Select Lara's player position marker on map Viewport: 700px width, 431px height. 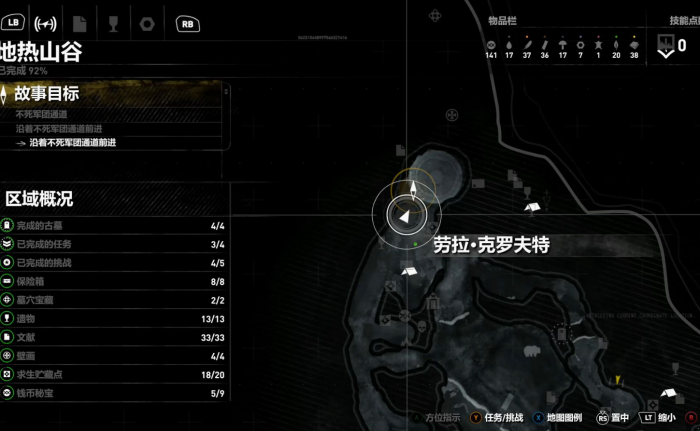click(404, 213)
